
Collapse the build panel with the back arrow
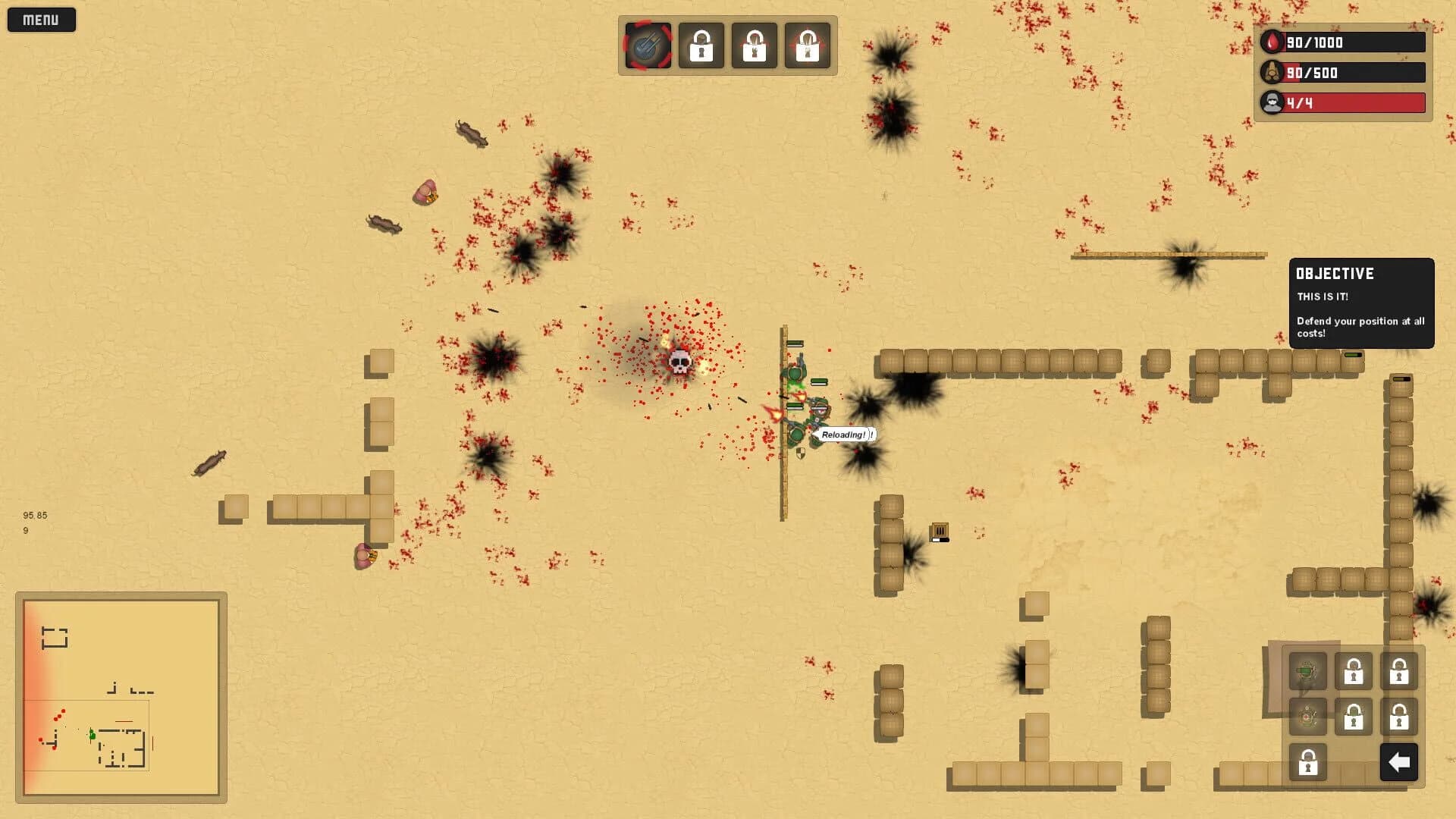[x=1399, y=762]
